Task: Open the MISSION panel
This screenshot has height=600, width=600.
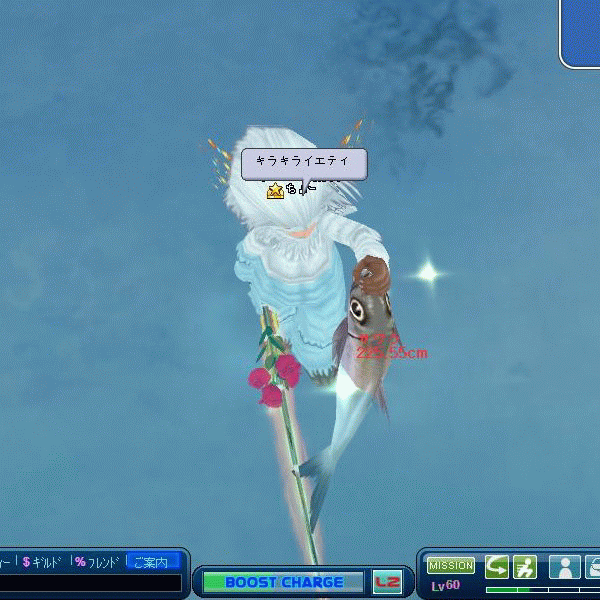Action: 451,566
